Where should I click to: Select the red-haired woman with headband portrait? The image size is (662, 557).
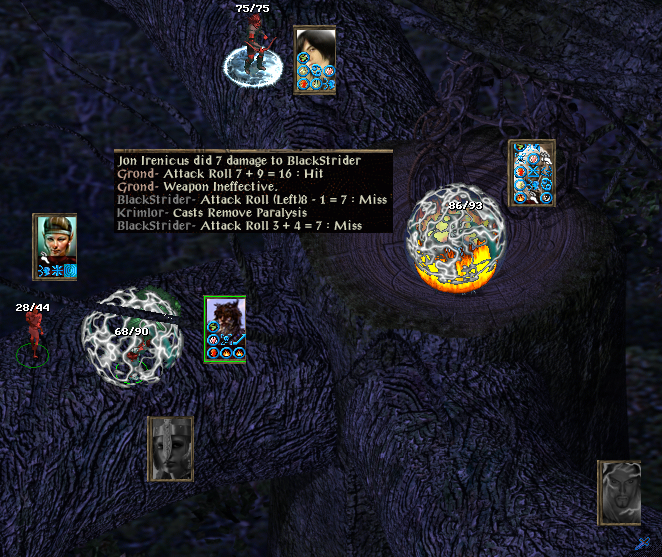click(x=55, y=246)
